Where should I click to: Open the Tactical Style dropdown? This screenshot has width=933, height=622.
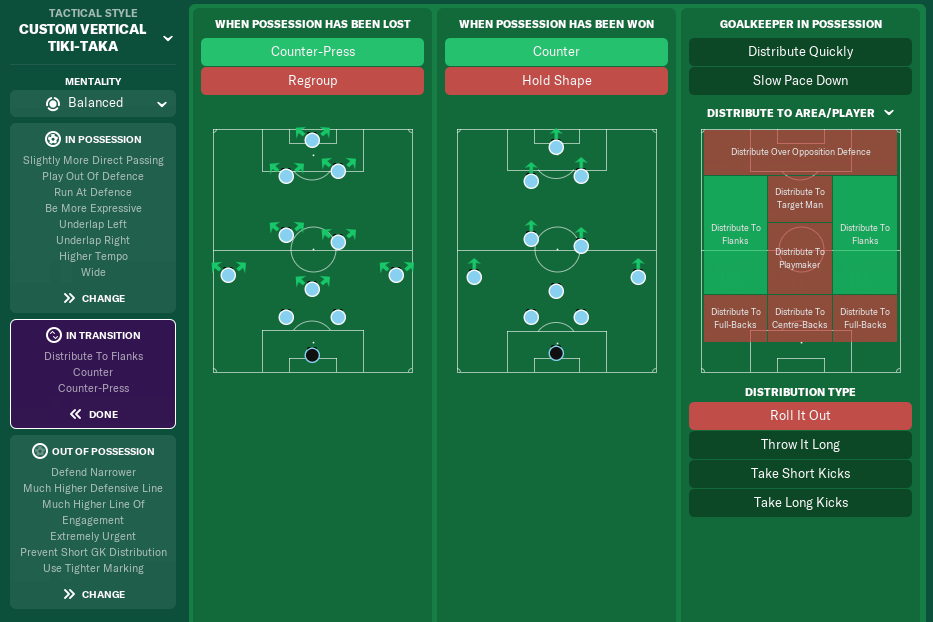click(167, 38)
